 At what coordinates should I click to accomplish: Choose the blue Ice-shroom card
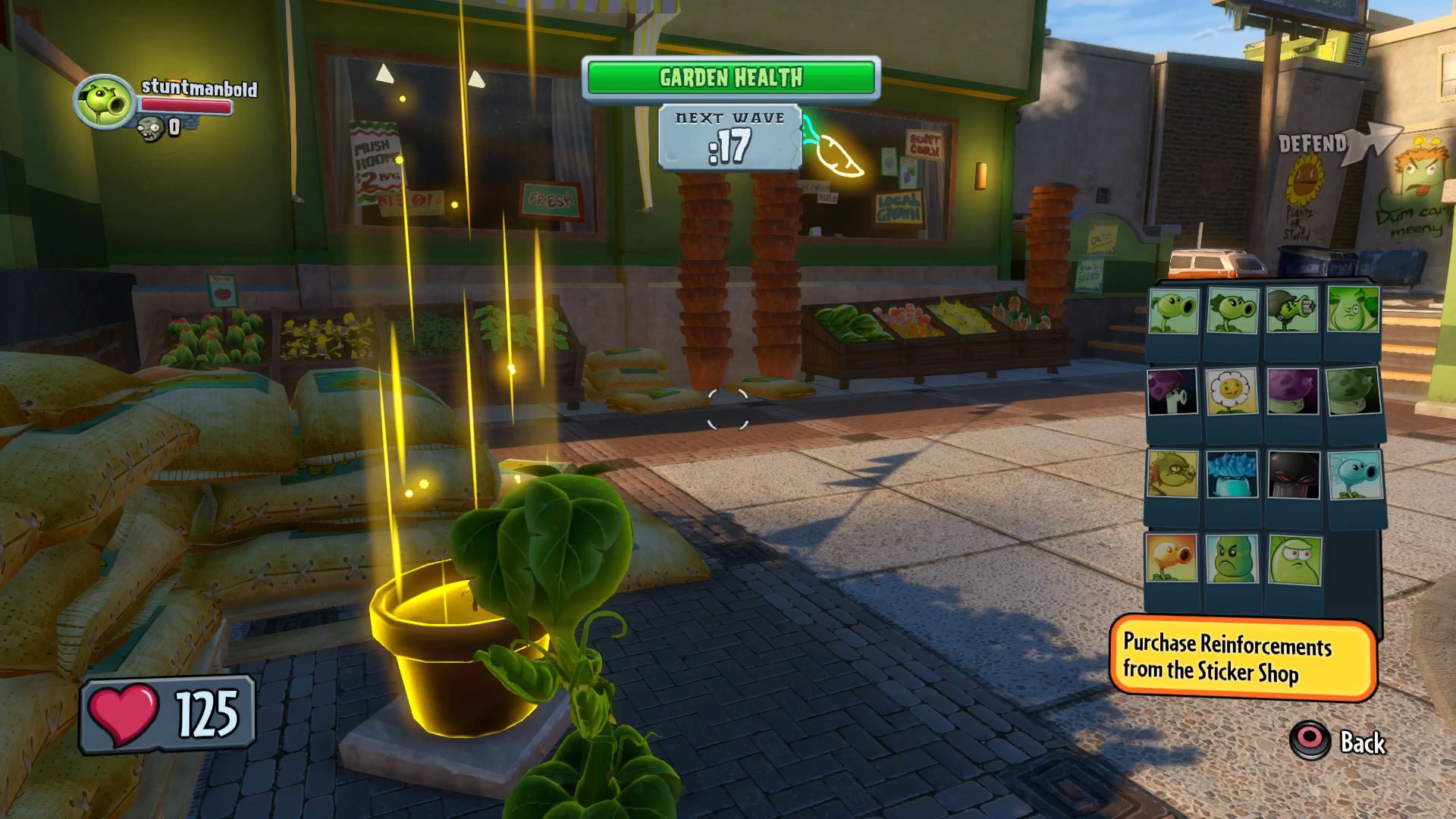1232,474
